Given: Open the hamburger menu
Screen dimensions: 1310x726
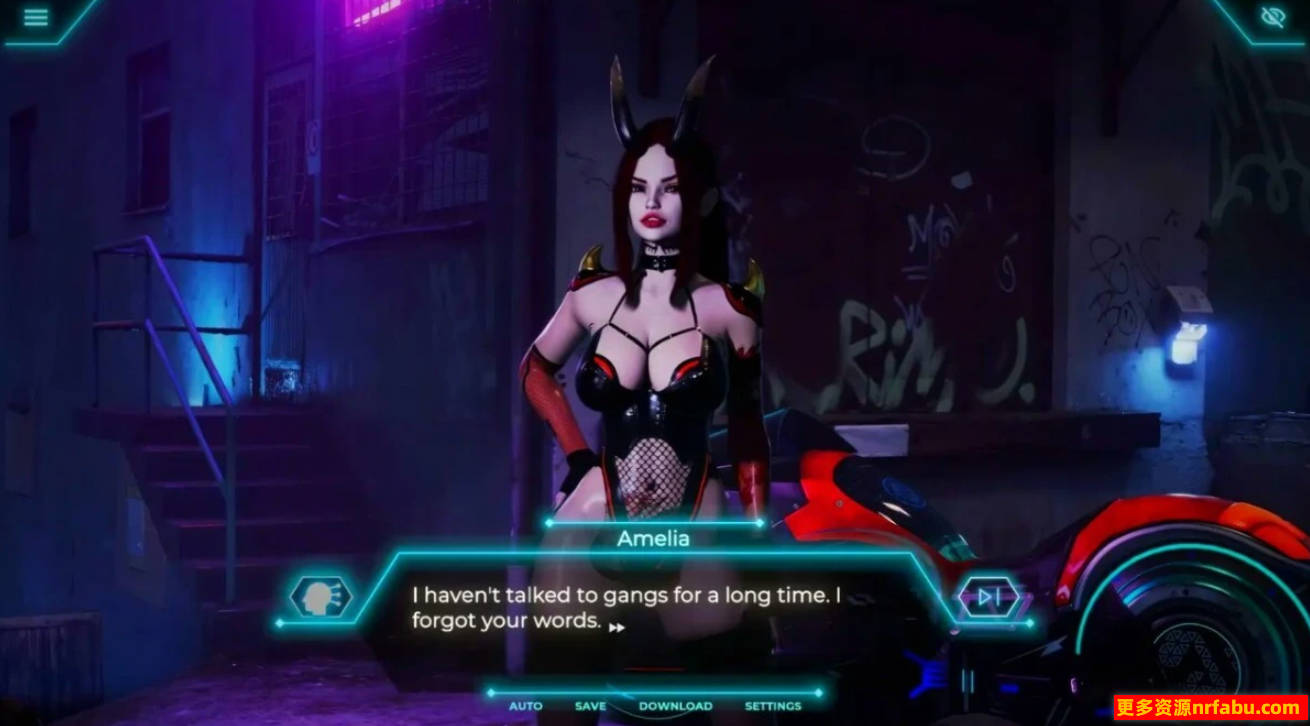Looking at the screenshot, I should click(x=36, y=18).
